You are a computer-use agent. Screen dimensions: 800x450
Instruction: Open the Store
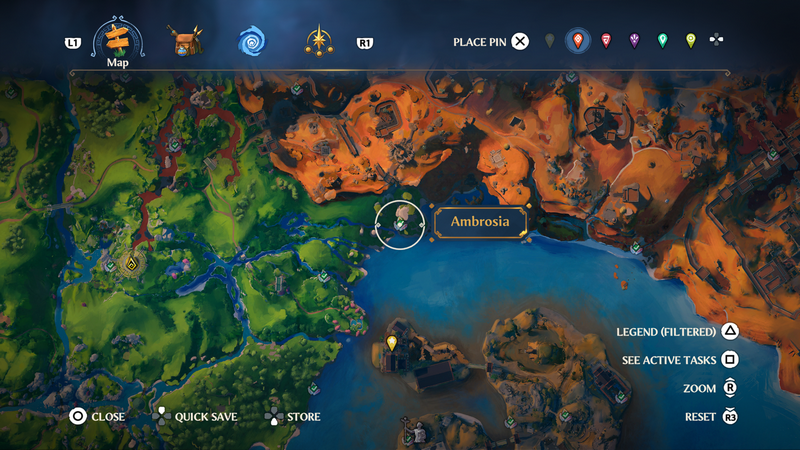(272, 416)
